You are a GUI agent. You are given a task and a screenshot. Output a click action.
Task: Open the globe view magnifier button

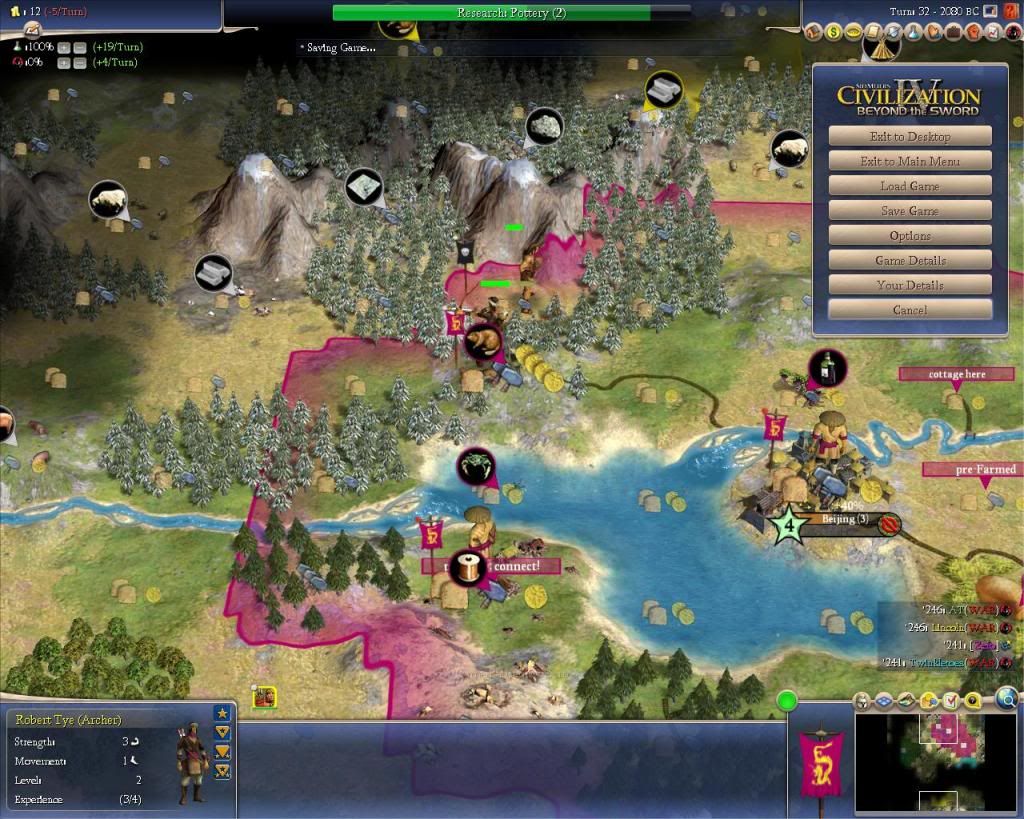[1007, 698]
